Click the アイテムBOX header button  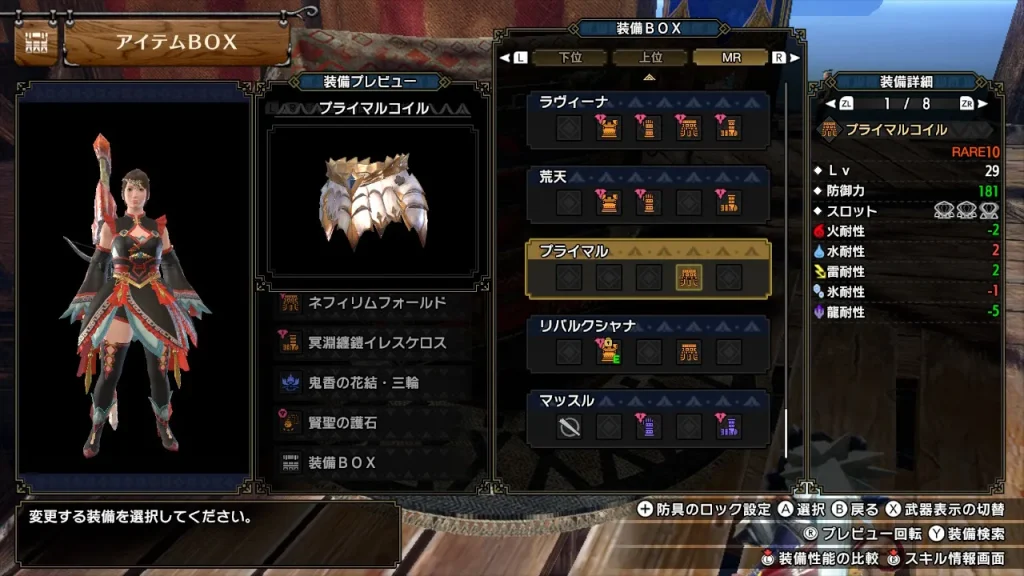177,43
